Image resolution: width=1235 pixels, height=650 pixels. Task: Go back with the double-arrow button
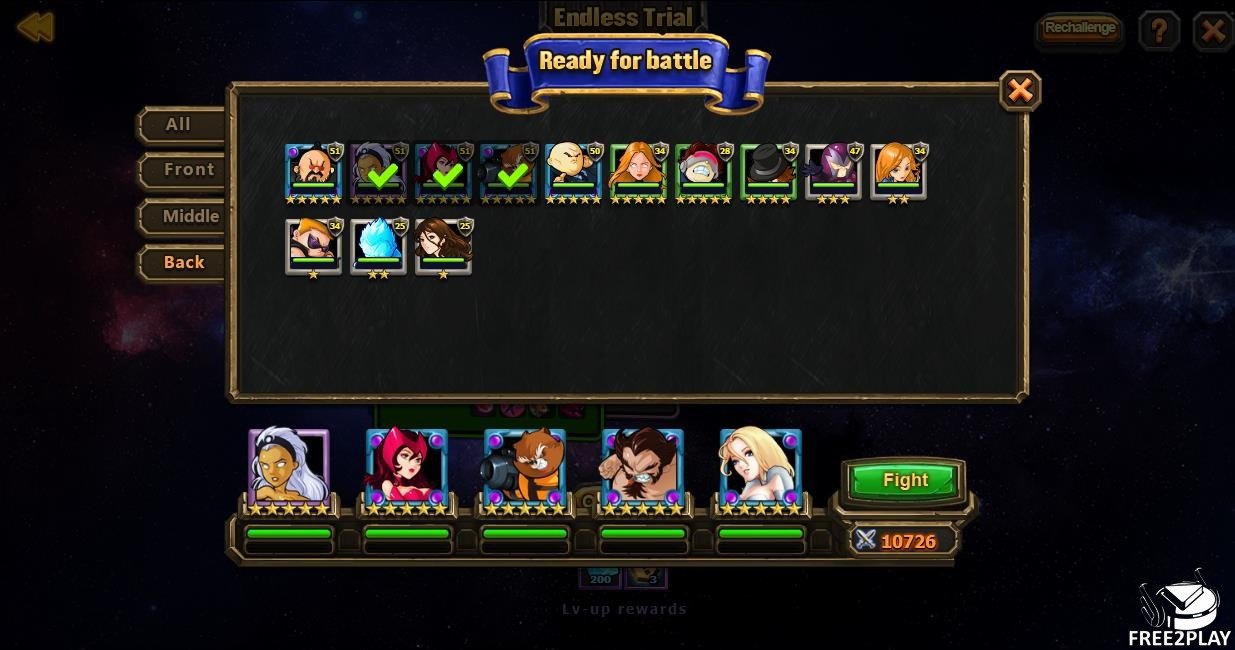[x=35, y=28]
